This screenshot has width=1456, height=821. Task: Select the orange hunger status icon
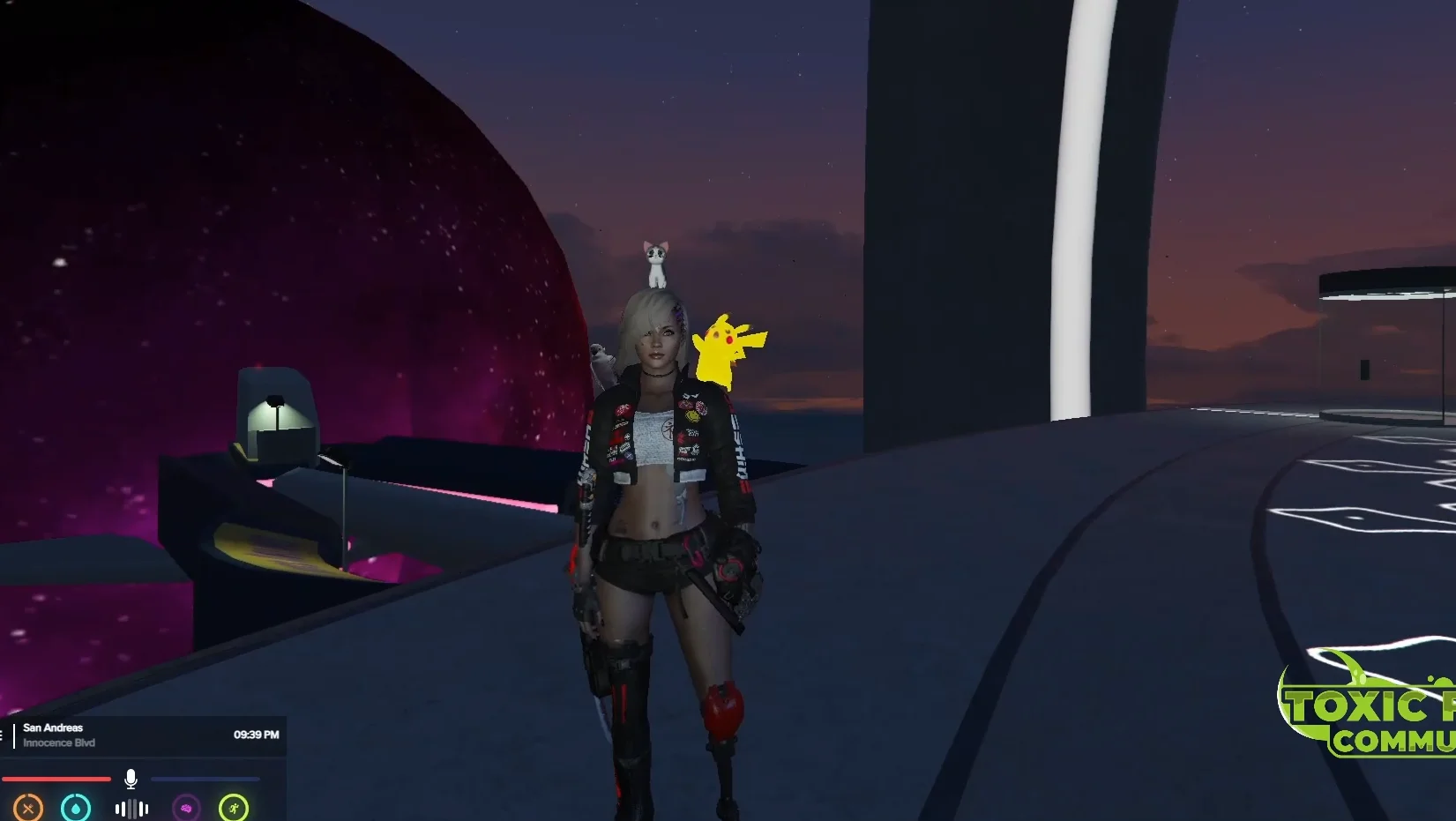coord(28,808)
